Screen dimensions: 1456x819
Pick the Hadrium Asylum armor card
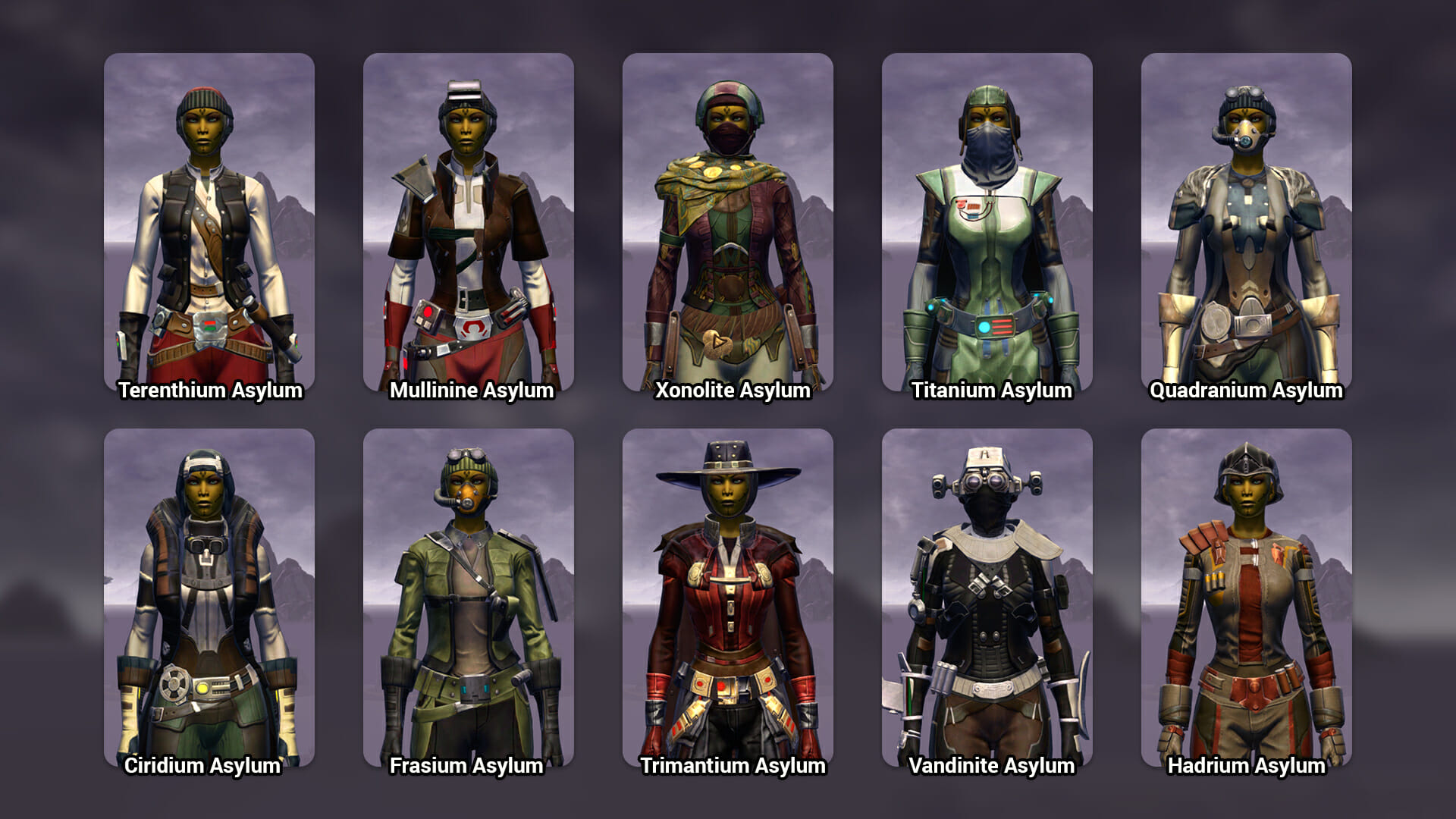[x=1247, y=598]
